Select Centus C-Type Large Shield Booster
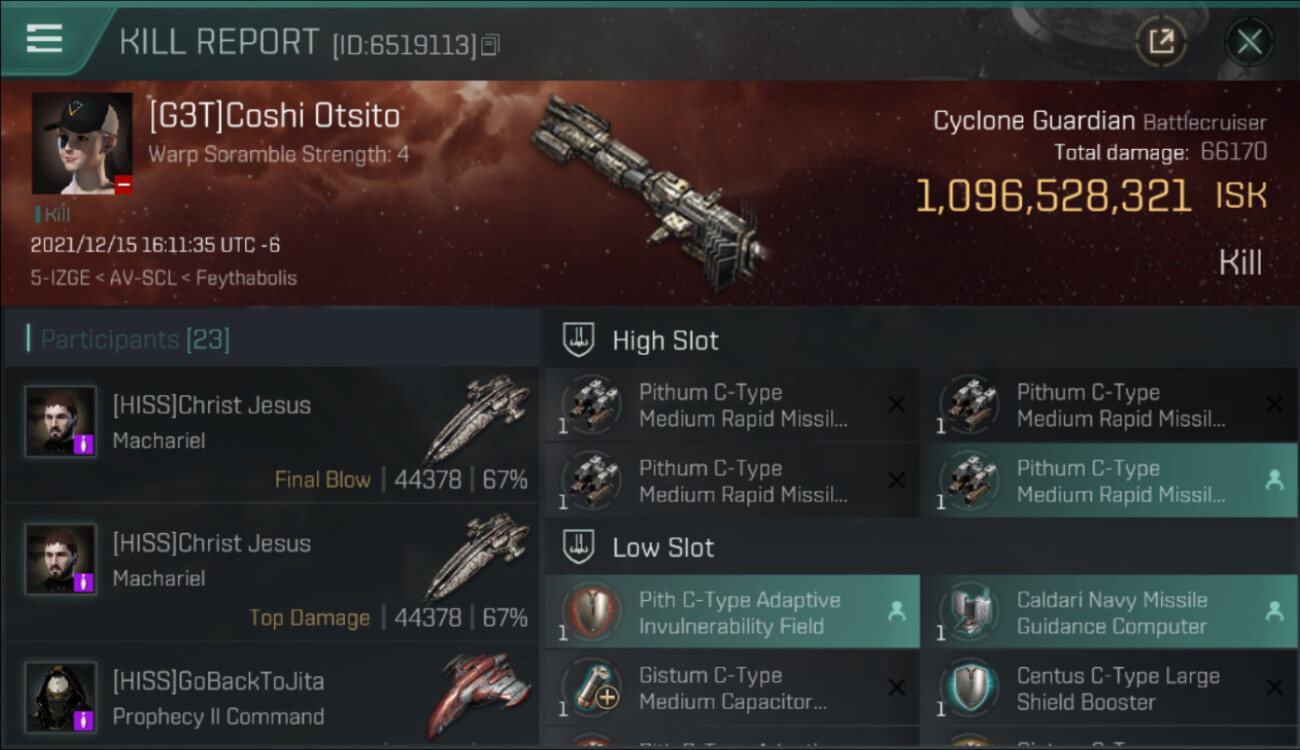Screen dimensions: 1300x750 (x=1110, y=689)
